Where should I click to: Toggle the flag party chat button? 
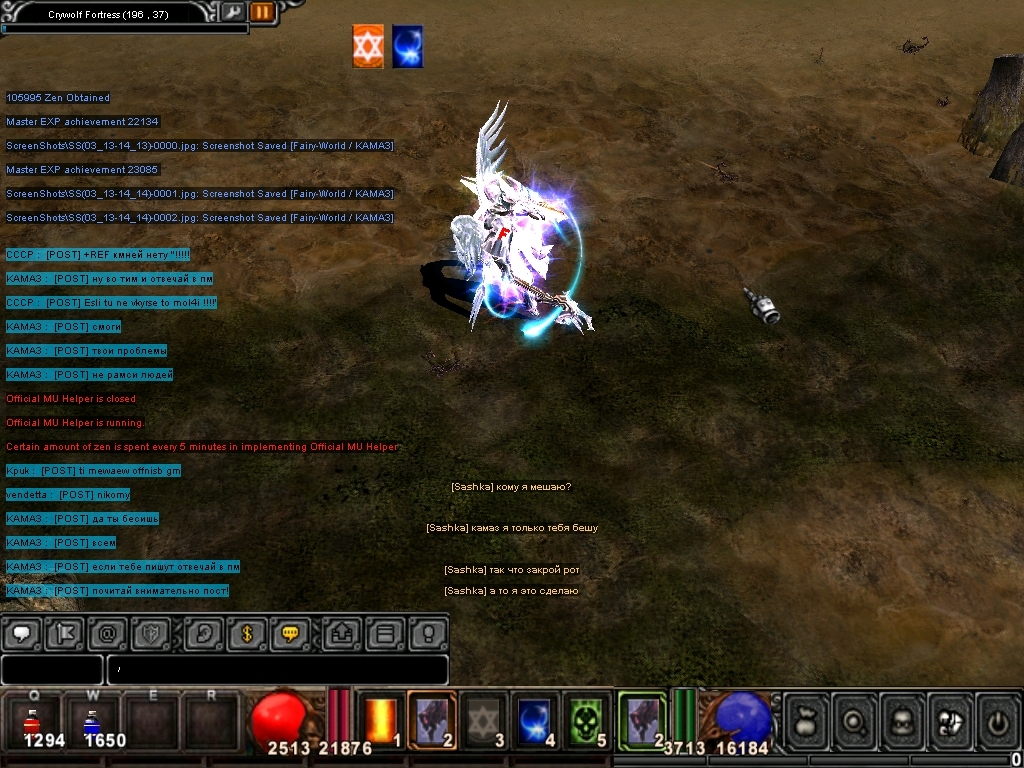[x=64, y=633]
